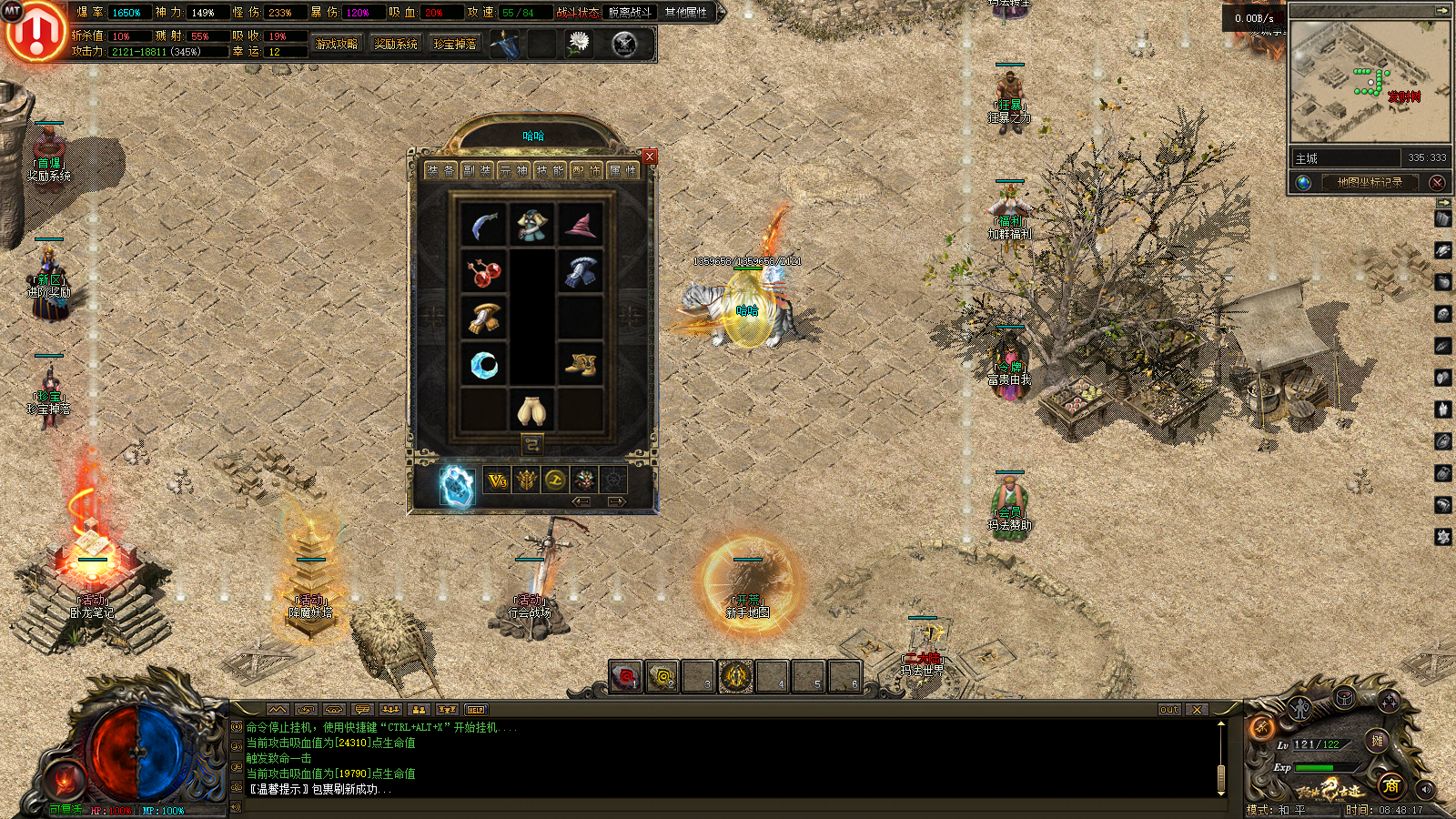Open the 地图坐标记录 map coordinate record
This screenshot has height=819, width=1456.
pos(1369,183)
